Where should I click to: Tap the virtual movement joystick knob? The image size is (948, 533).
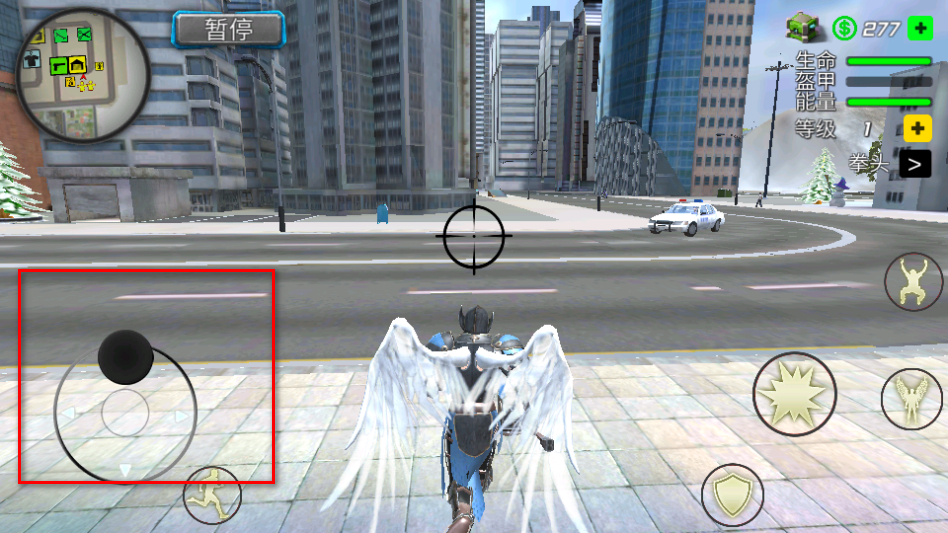coord(125,357)
